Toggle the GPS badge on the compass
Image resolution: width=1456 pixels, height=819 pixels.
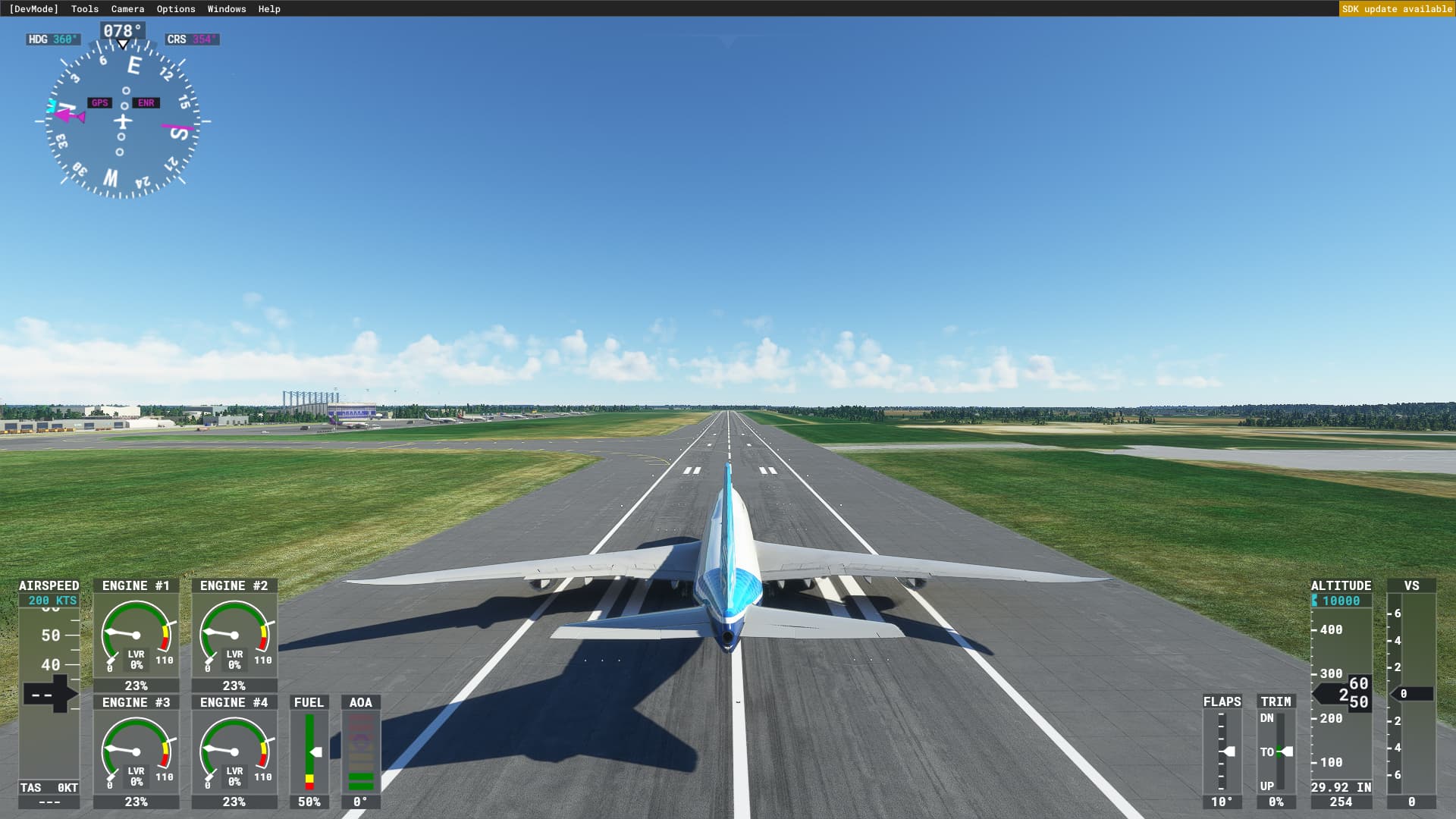tap(99, 102)
